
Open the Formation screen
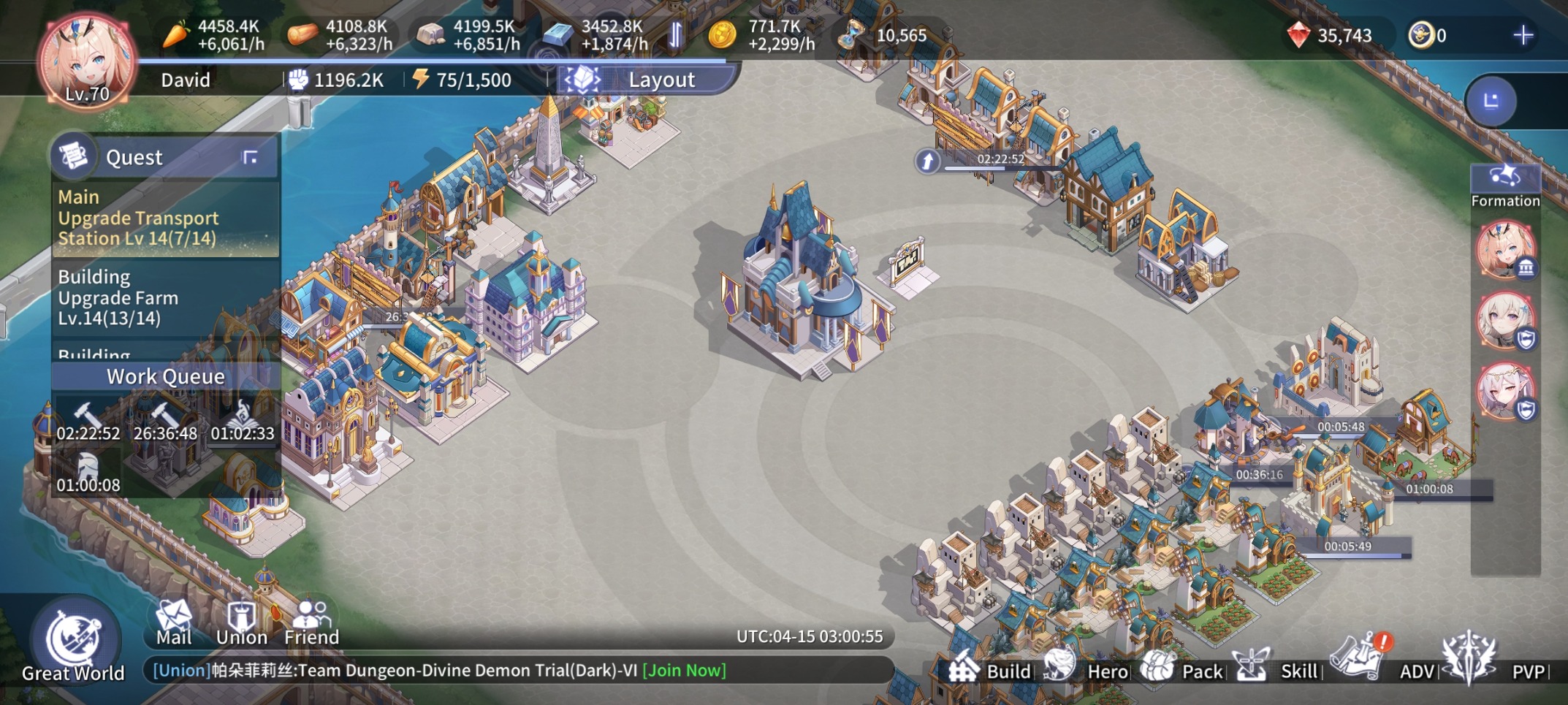[x=1504, y=186]
